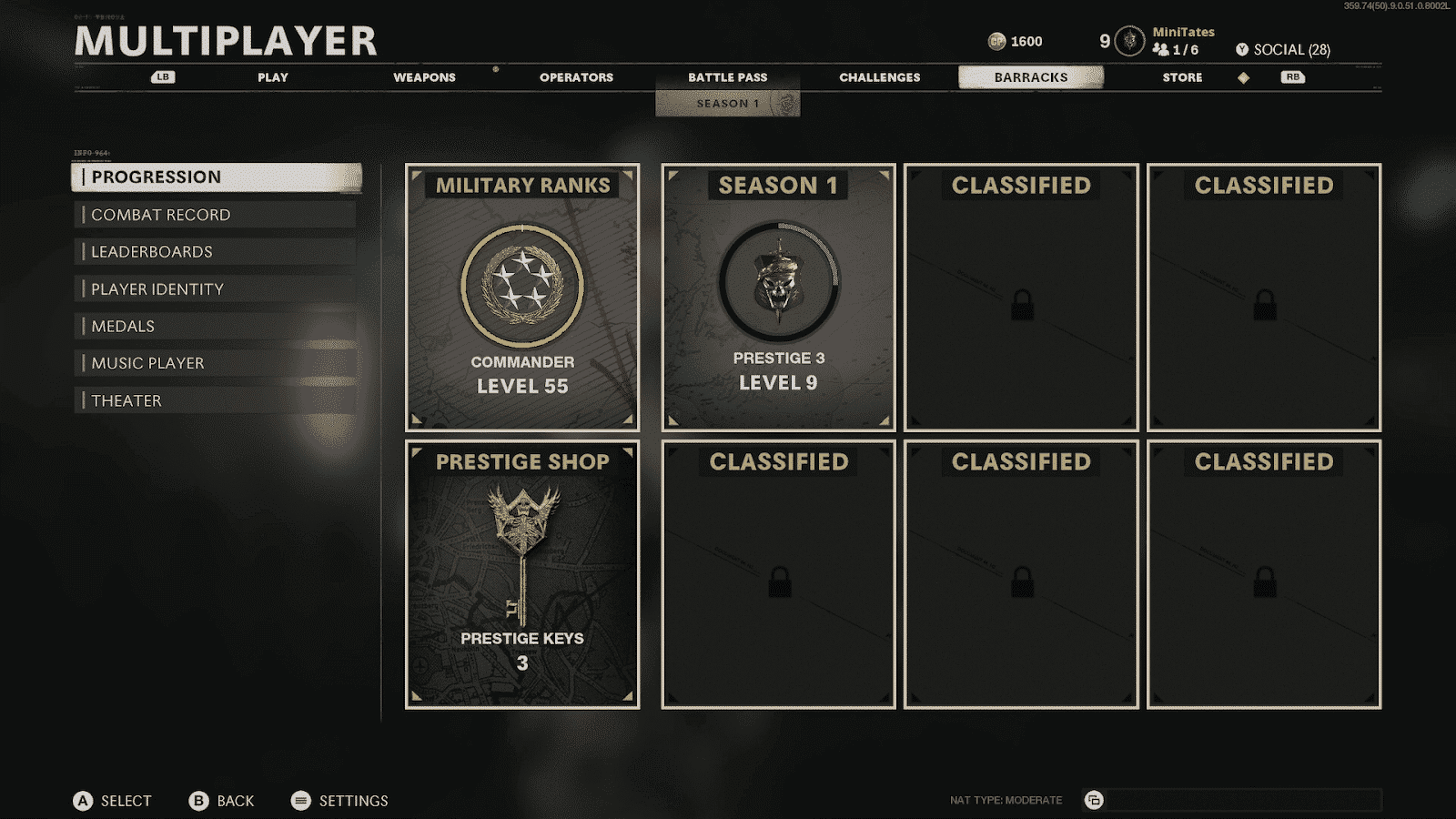Open Social to view 28 friends
The width and height of the screenshot is (1456, 819).
coord(1283,50)
